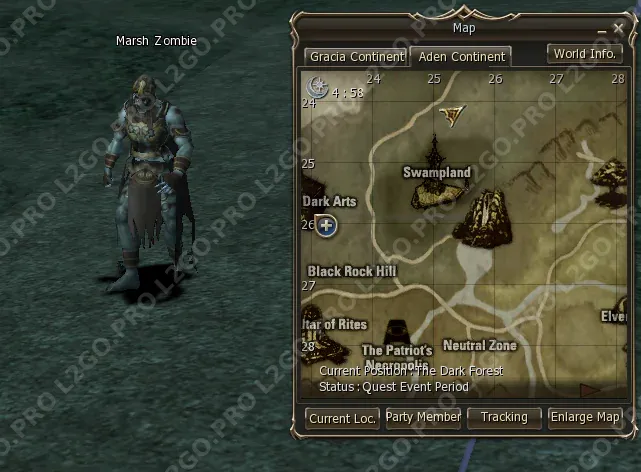Select the Aden Continent tab
This screenshot has width=641, height=472.
click(x=461, y=57)
